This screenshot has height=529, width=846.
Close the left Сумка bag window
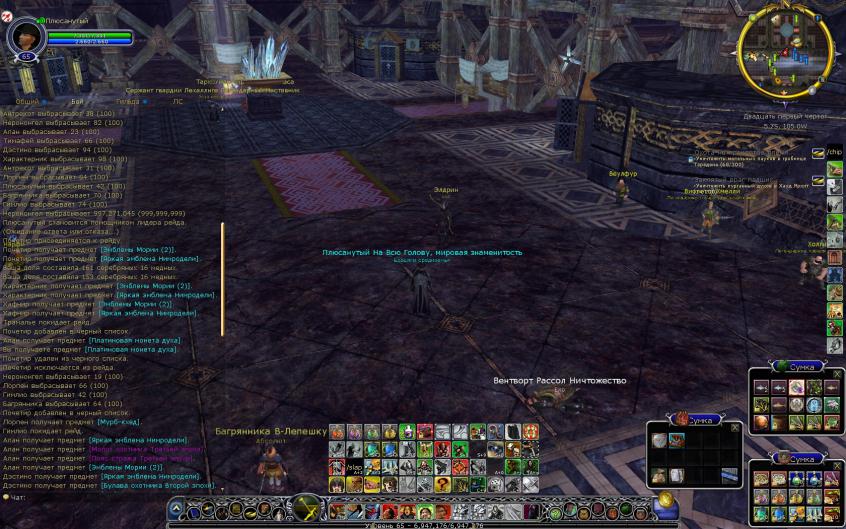(736, 427)
